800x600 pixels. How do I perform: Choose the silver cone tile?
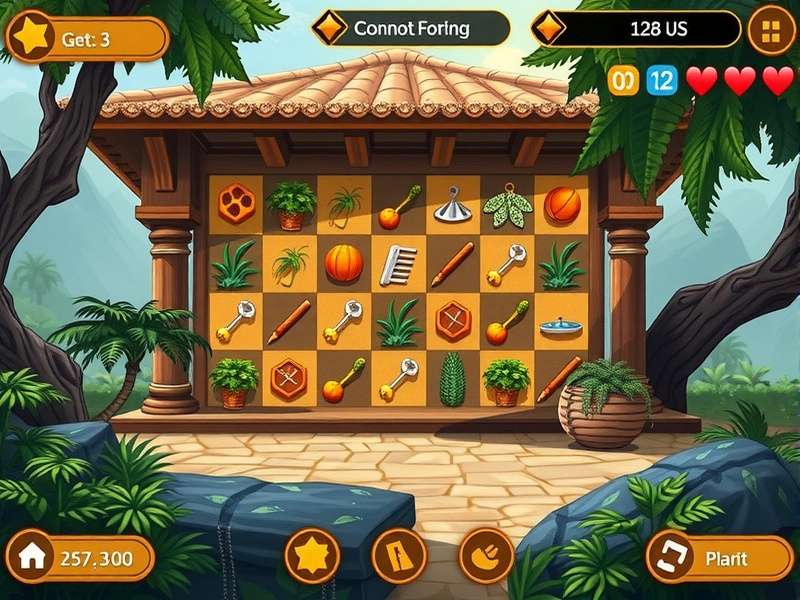pyautogui.click(x=452, y=205)
